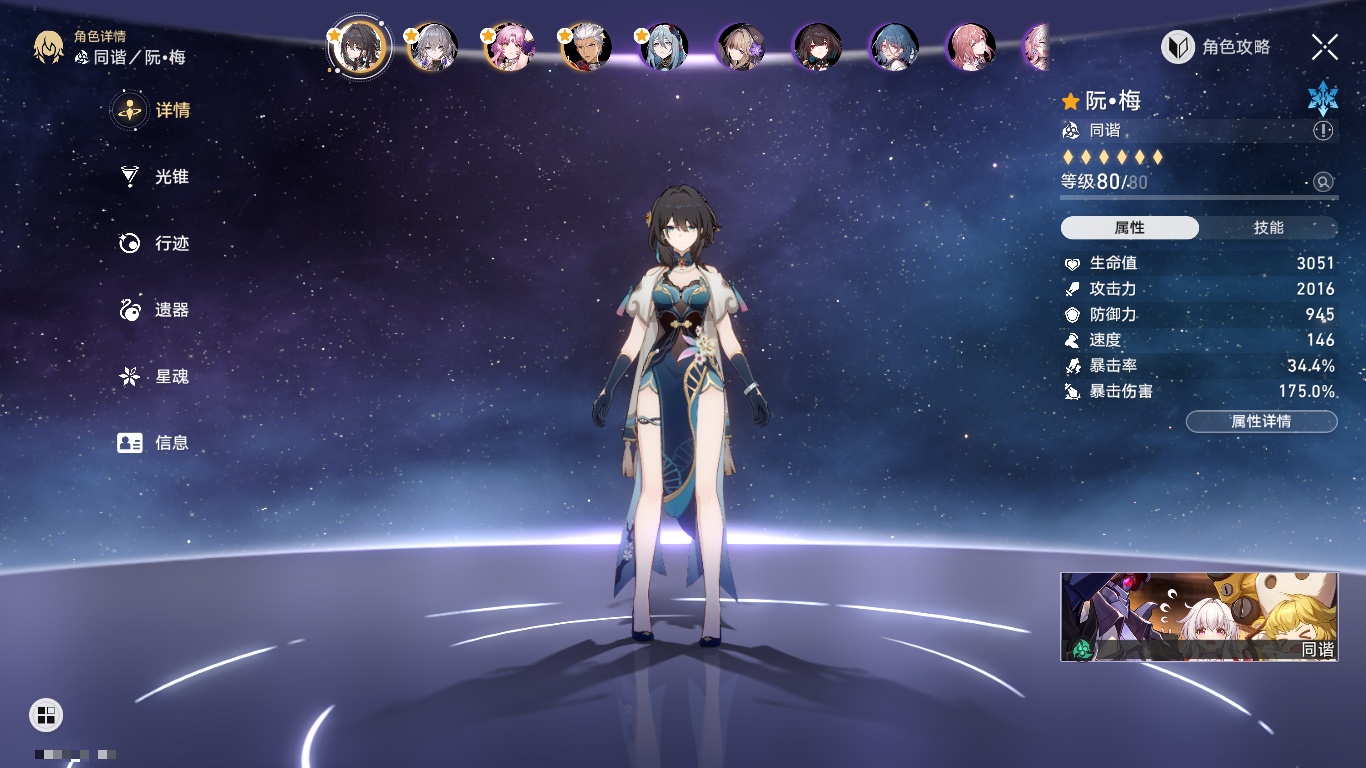The height and width of the screenshot is (768, 1366).
Task: Select the 详情 details menu entry
Action: point(153,110)
